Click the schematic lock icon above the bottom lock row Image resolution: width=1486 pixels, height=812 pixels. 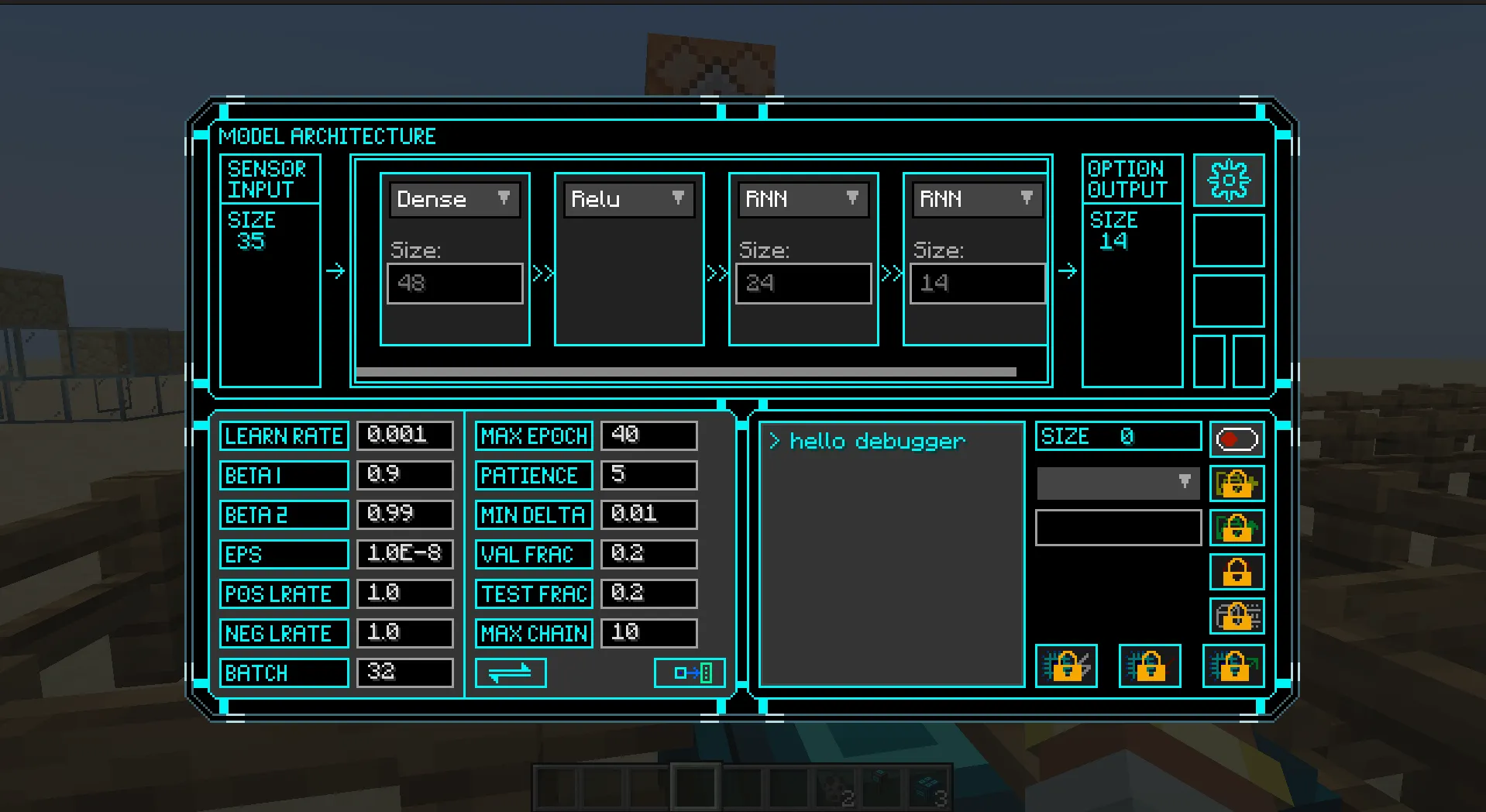coord(1236,616)
